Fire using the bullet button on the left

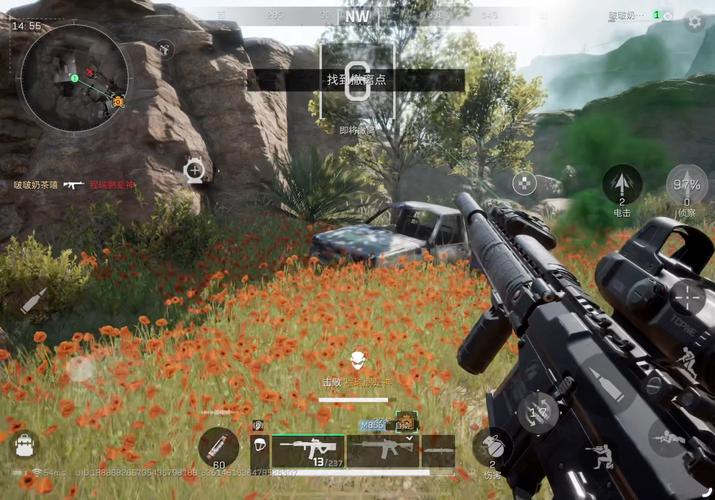point(33,301)
